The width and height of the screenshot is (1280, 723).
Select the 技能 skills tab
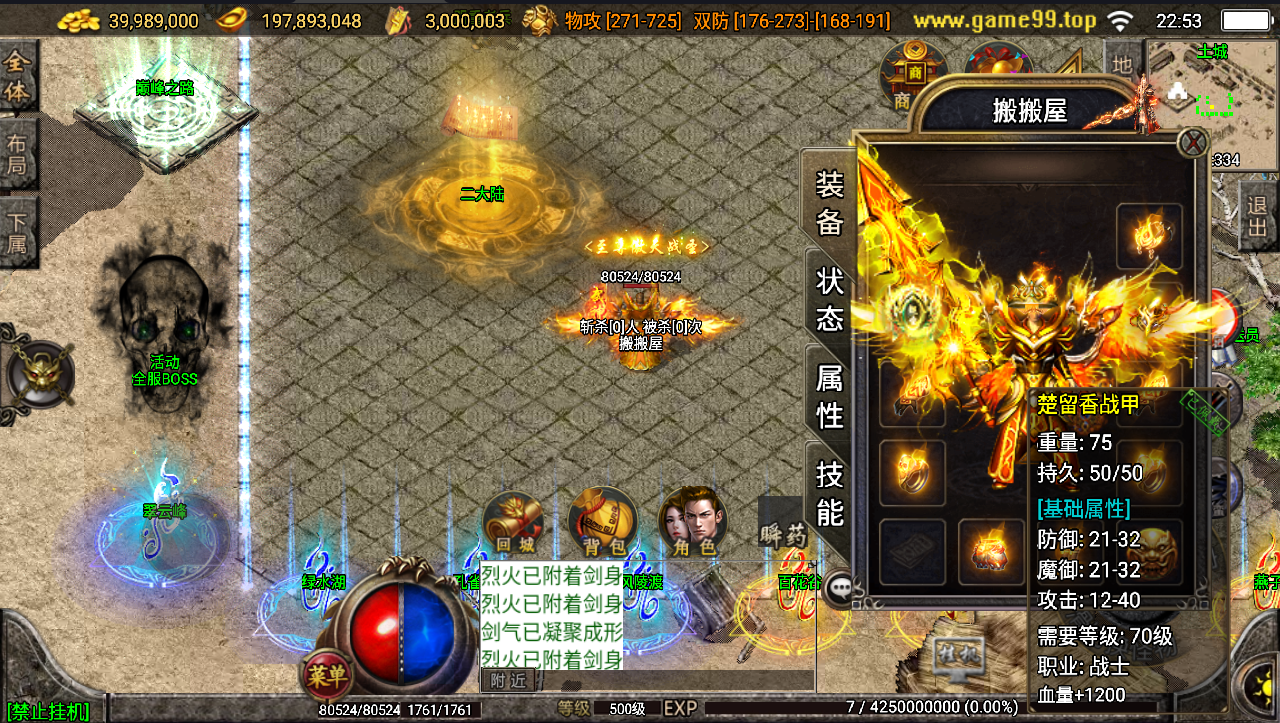pos(830,492)
